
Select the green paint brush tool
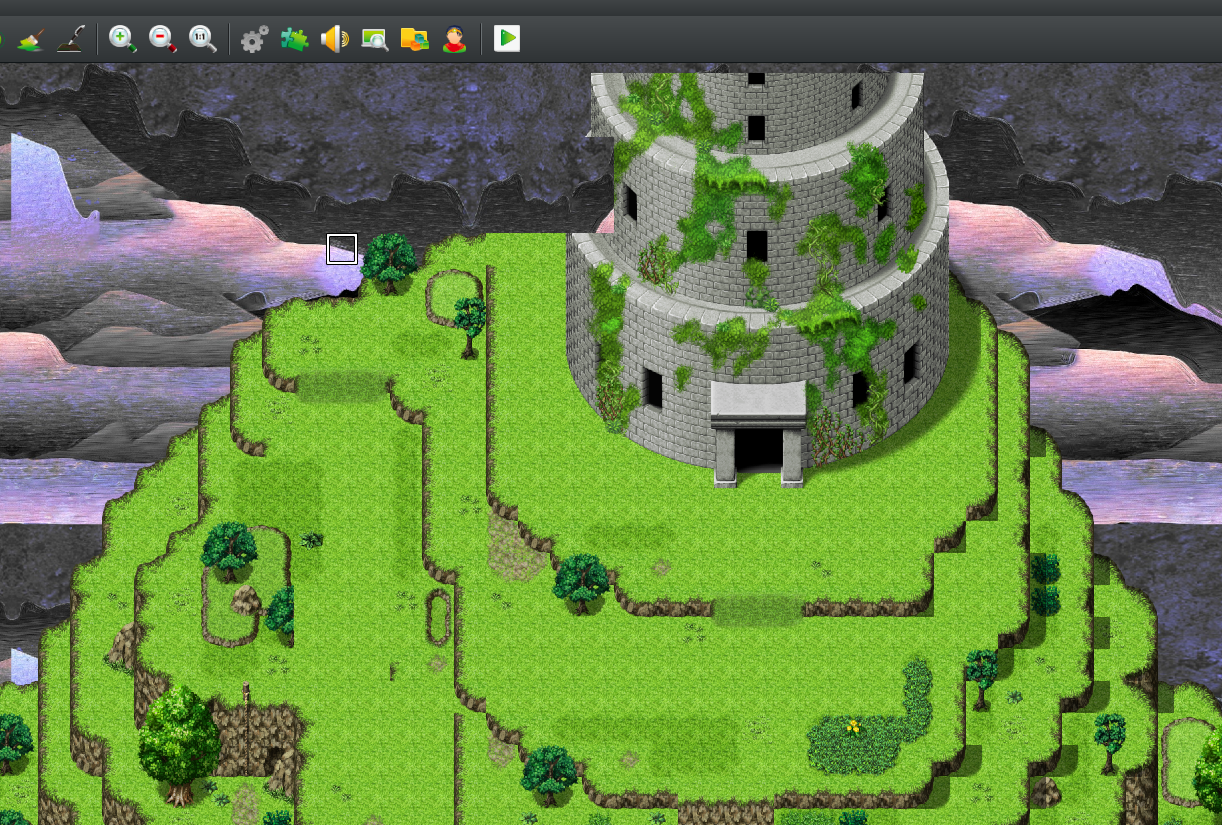31,40
